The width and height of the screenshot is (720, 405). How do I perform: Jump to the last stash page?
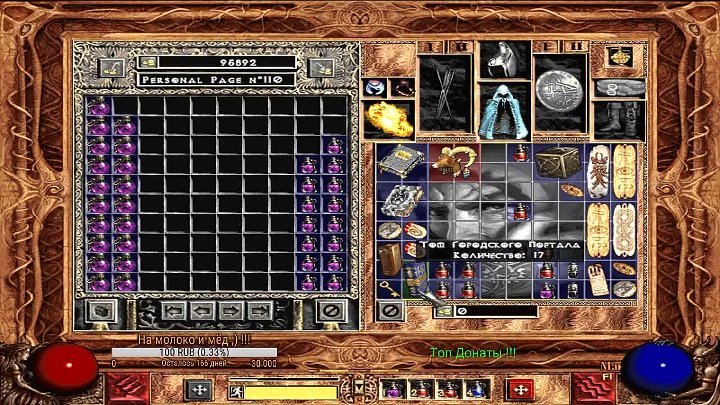[259, 311]
